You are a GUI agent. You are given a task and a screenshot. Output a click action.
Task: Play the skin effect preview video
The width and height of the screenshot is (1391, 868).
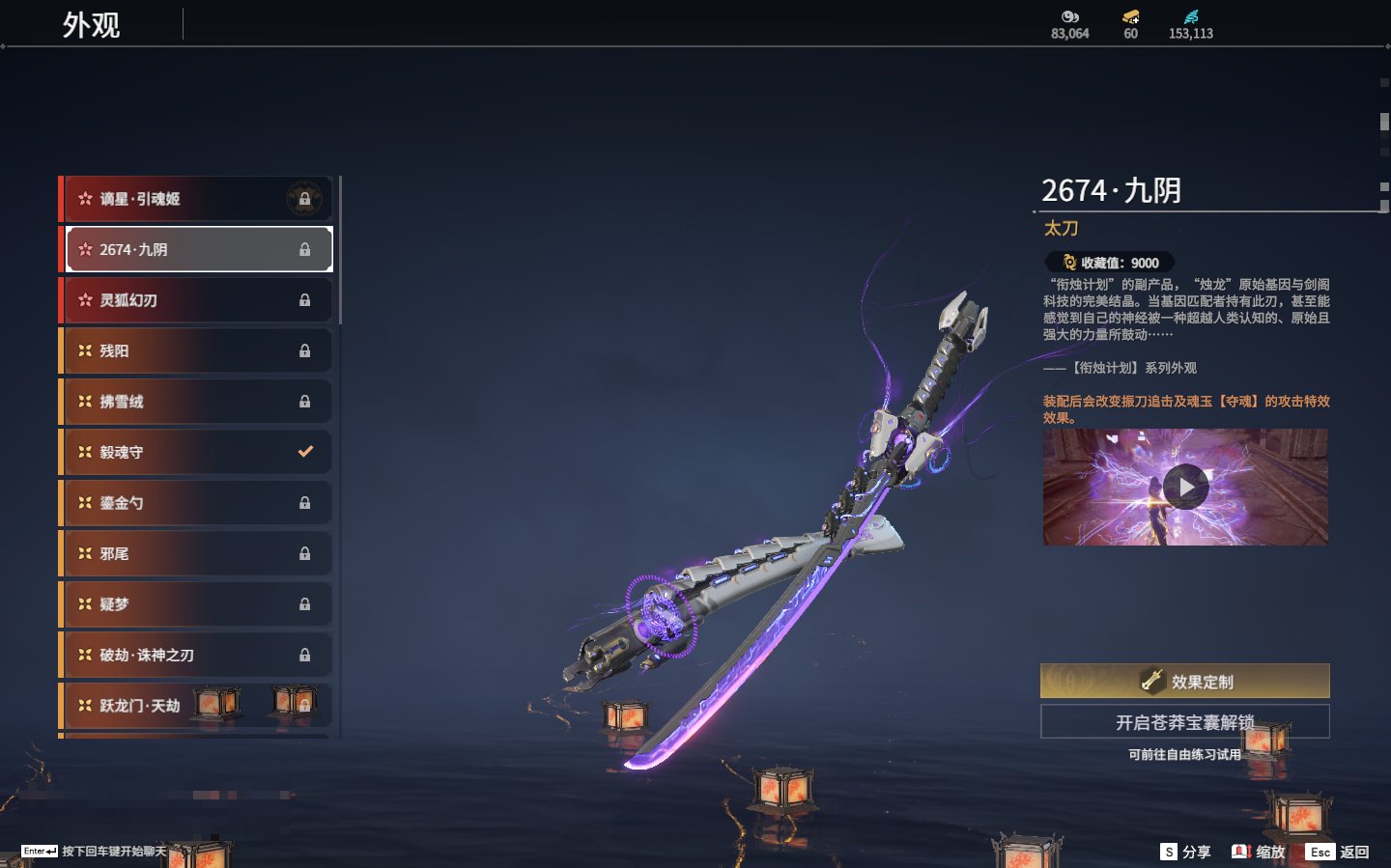click(1185, 488)
